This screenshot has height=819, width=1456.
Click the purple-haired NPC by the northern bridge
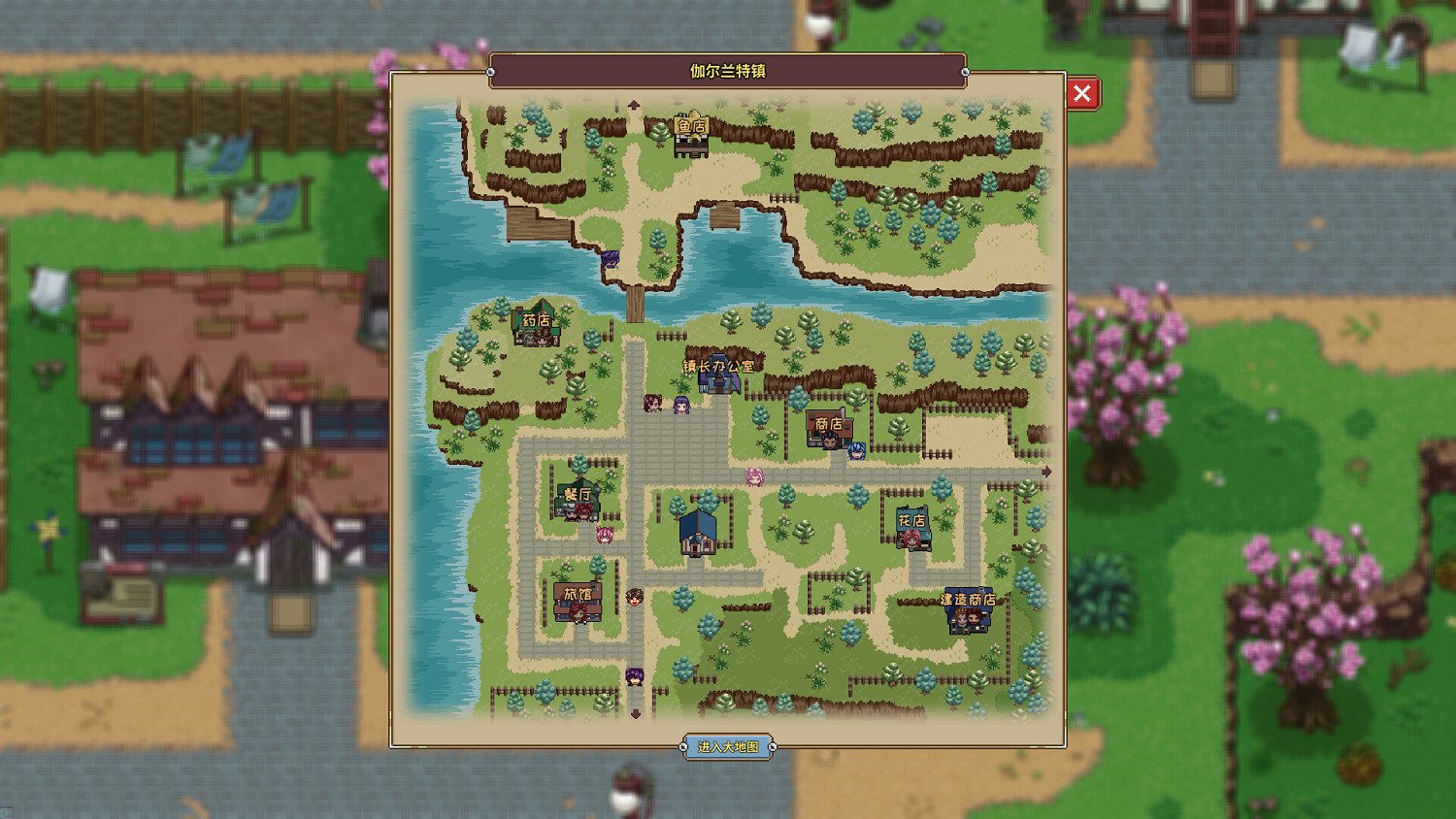(610, 260)
